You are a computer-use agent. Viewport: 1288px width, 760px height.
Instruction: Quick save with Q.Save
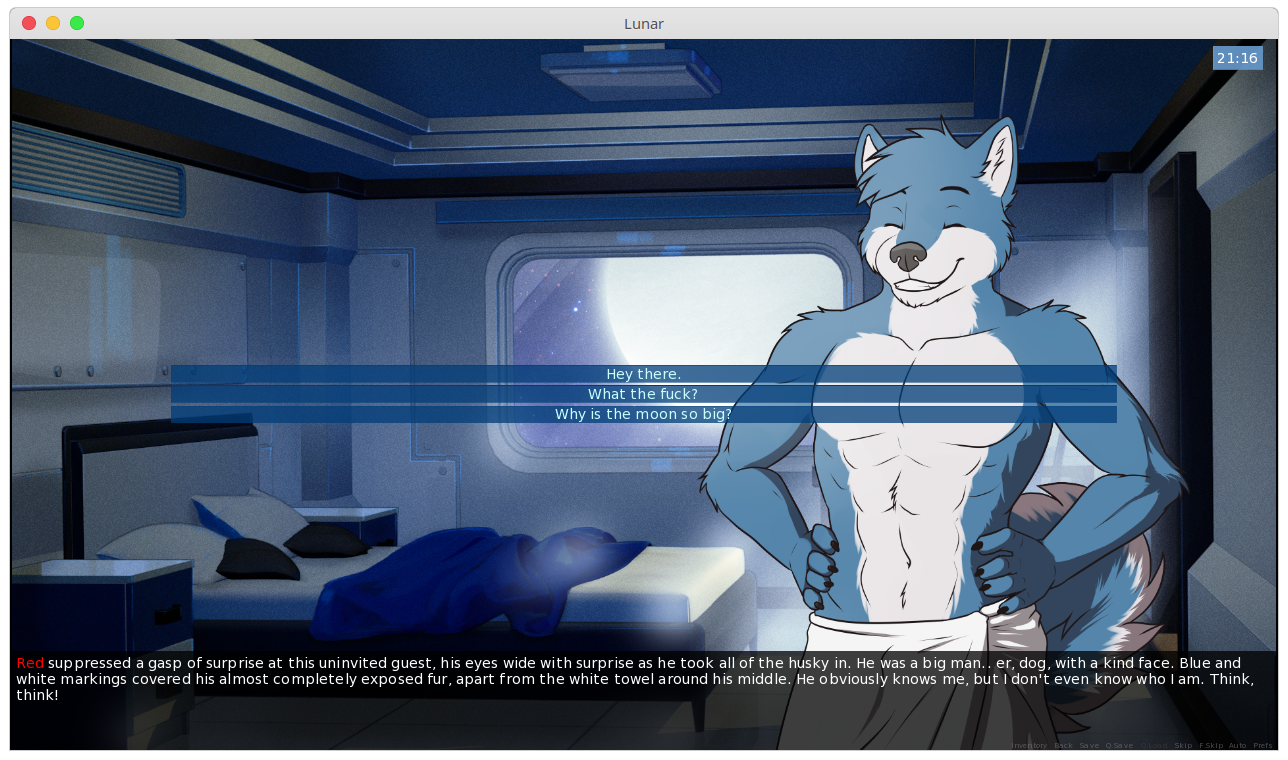pyautogui.click(x=1119, y=746)
